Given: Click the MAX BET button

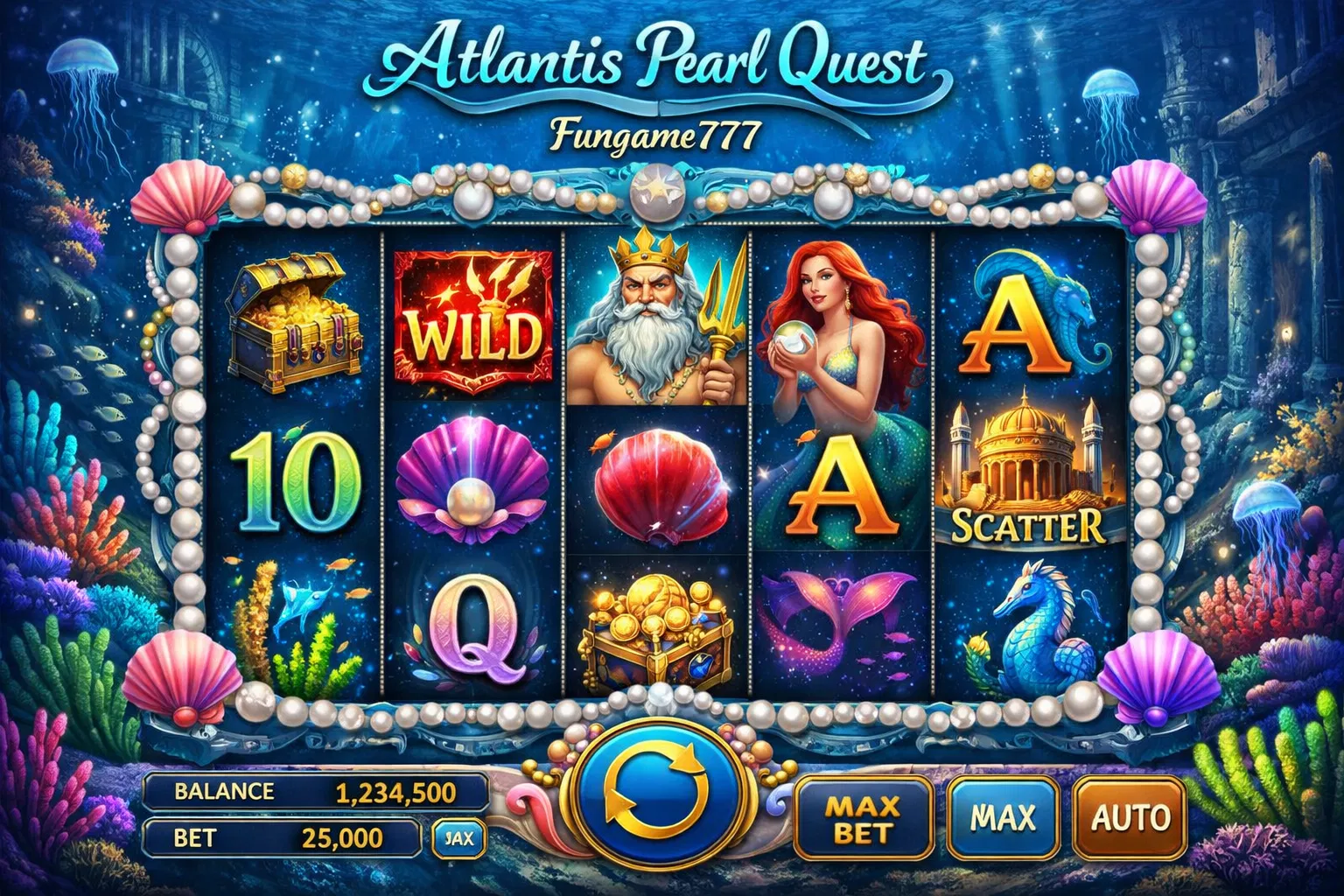Looking at the screenshot, I should click(x=862, y=817).
